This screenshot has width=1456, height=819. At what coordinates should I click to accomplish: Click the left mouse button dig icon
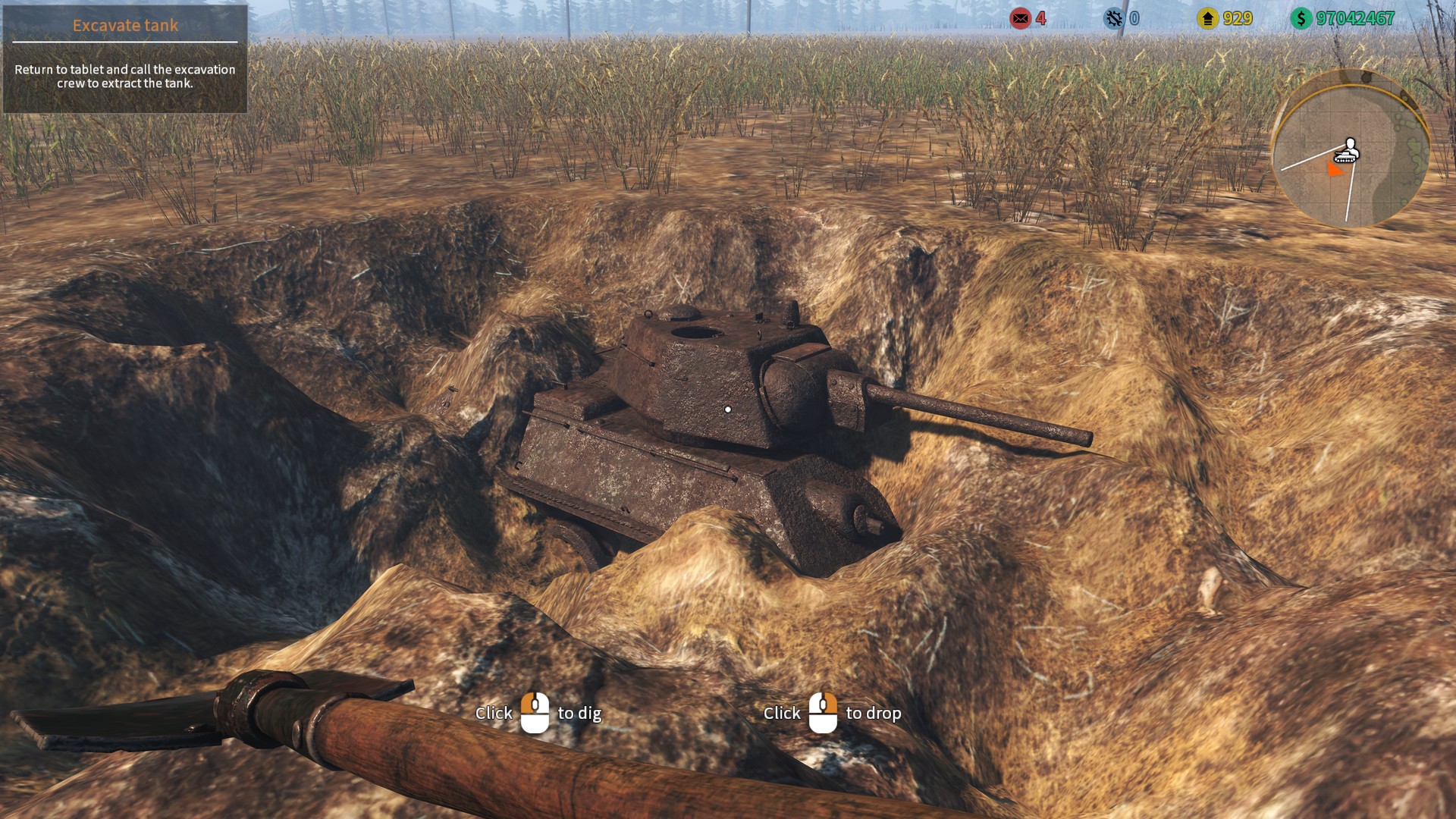pos(535,713)
